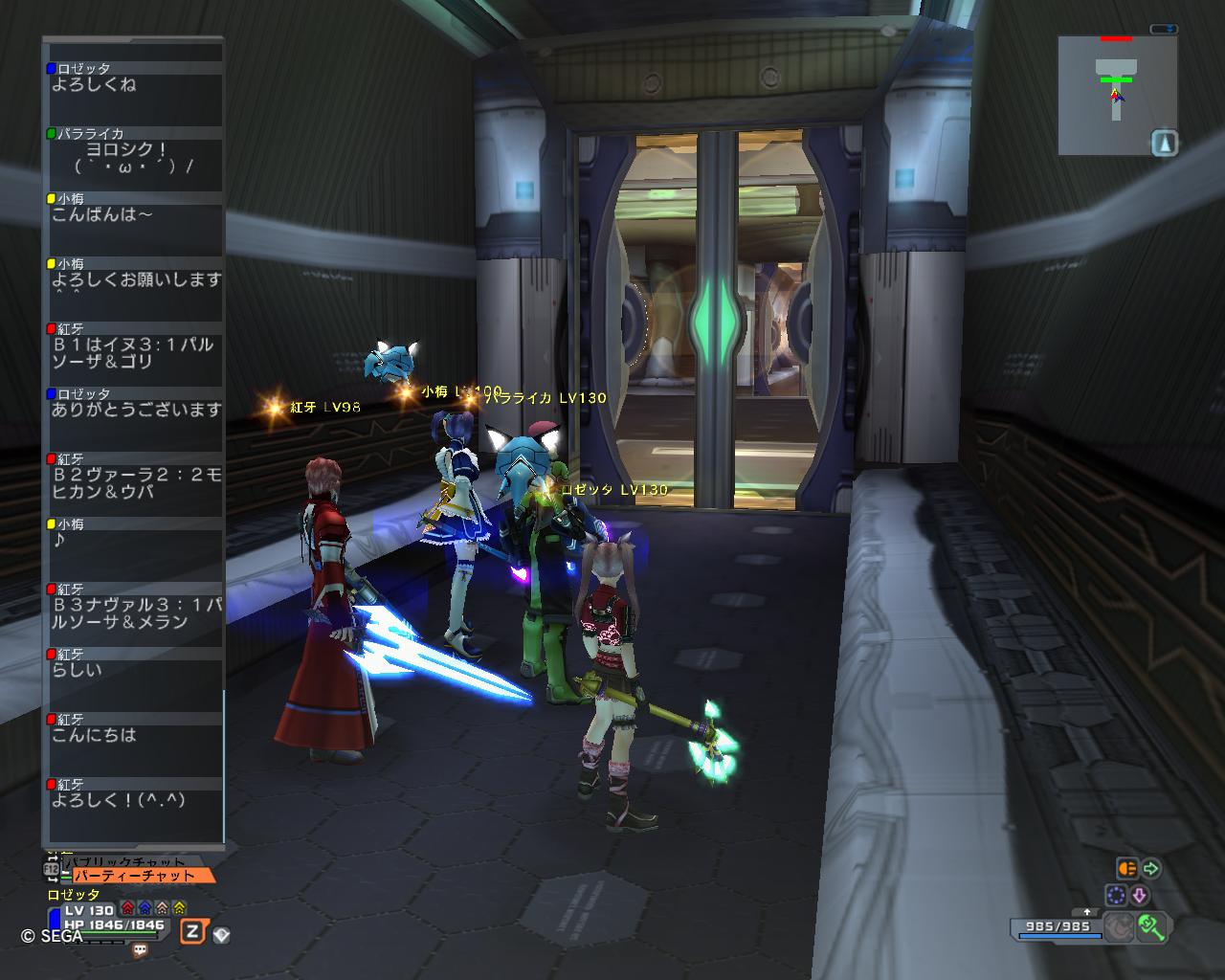Click the yellow chevron buff icon
Image resolution: width=1225 pixels, height=980 pixels.
pos(179,908)
